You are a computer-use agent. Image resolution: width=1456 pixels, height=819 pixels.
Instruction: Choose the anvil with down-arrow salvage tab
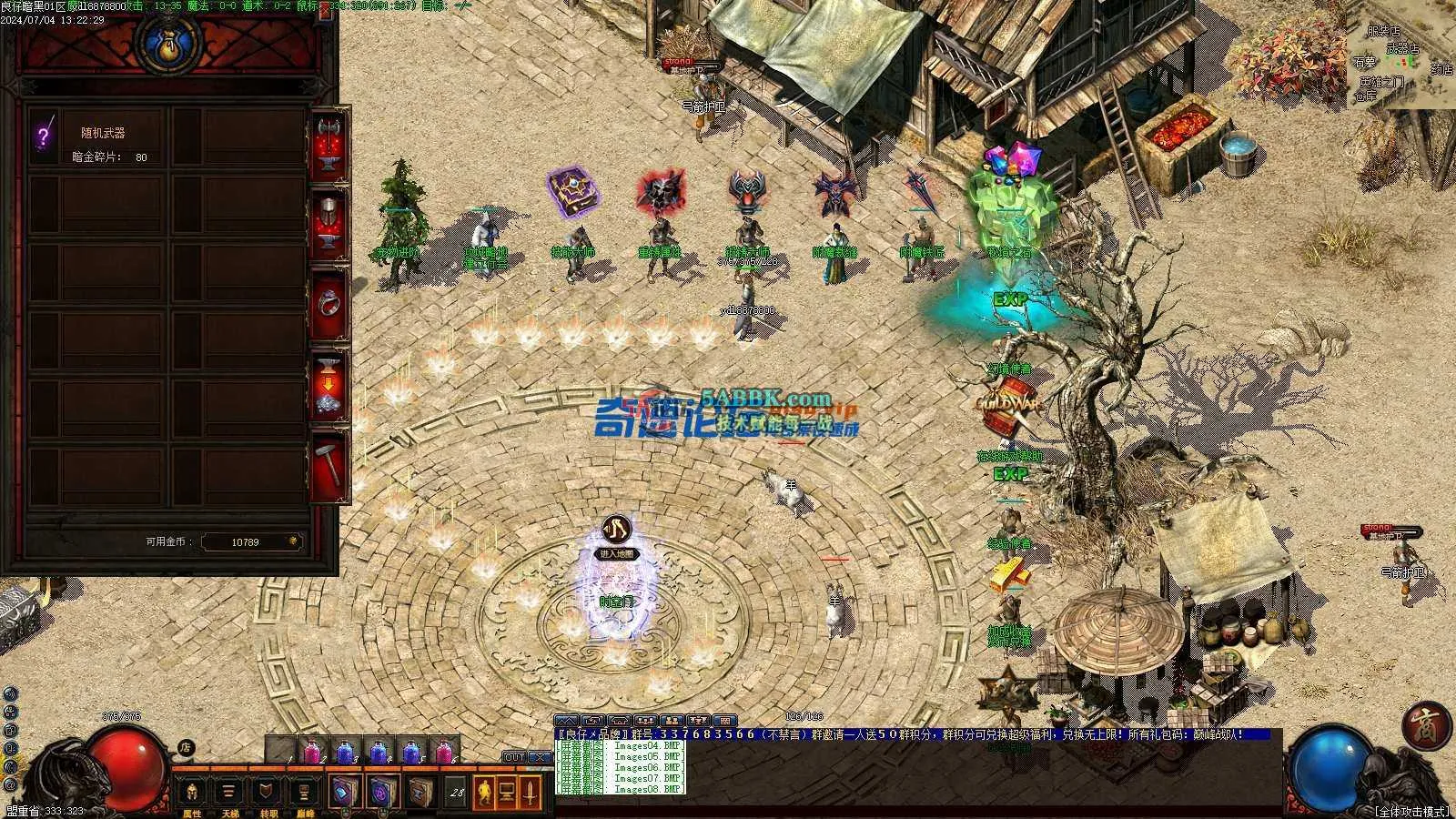point(329,384)
